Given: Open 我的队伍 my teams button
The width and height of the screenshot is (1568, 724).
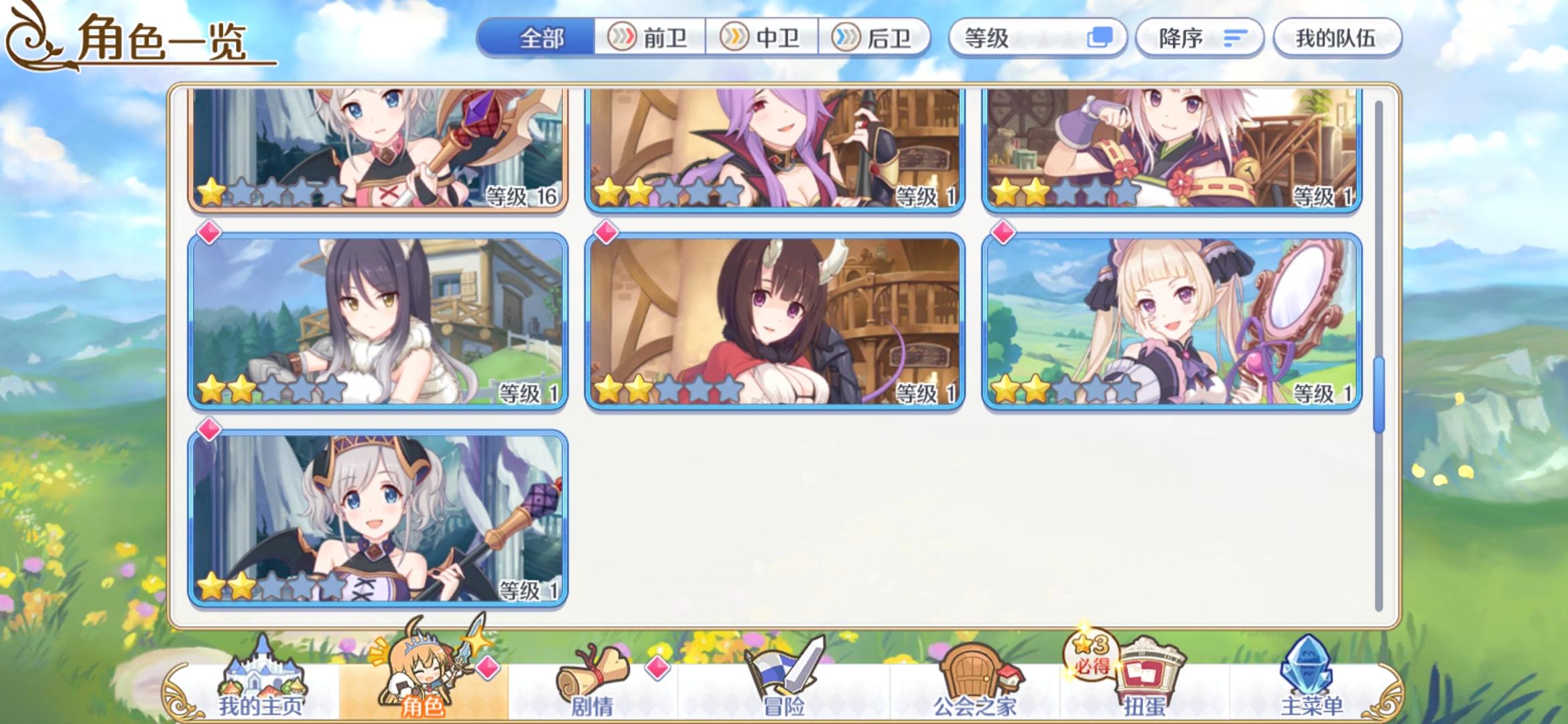Looking at the screenshot, I should click(x=1337, y=38).
